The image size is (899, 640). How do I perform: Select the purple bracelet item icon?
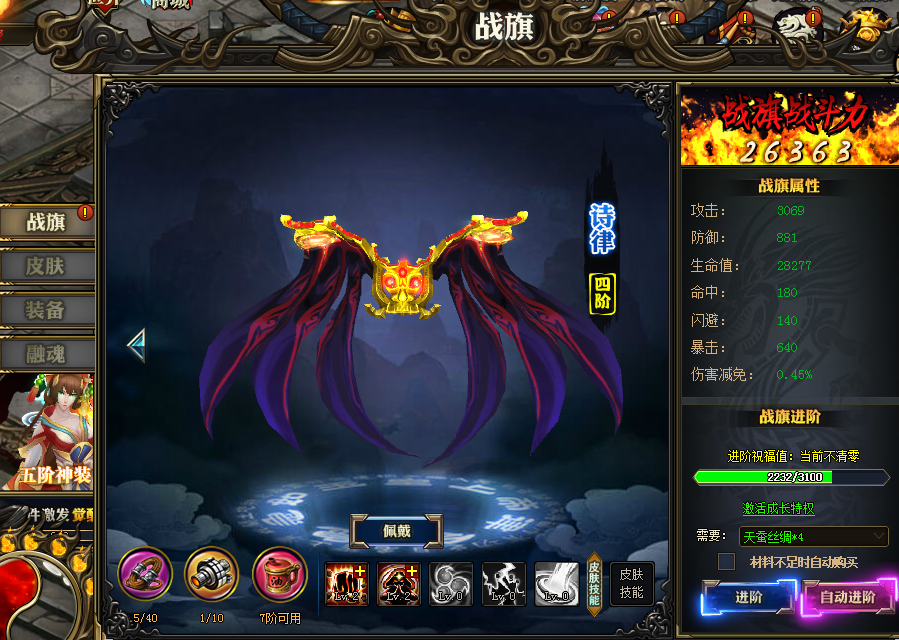click(145, 574)
